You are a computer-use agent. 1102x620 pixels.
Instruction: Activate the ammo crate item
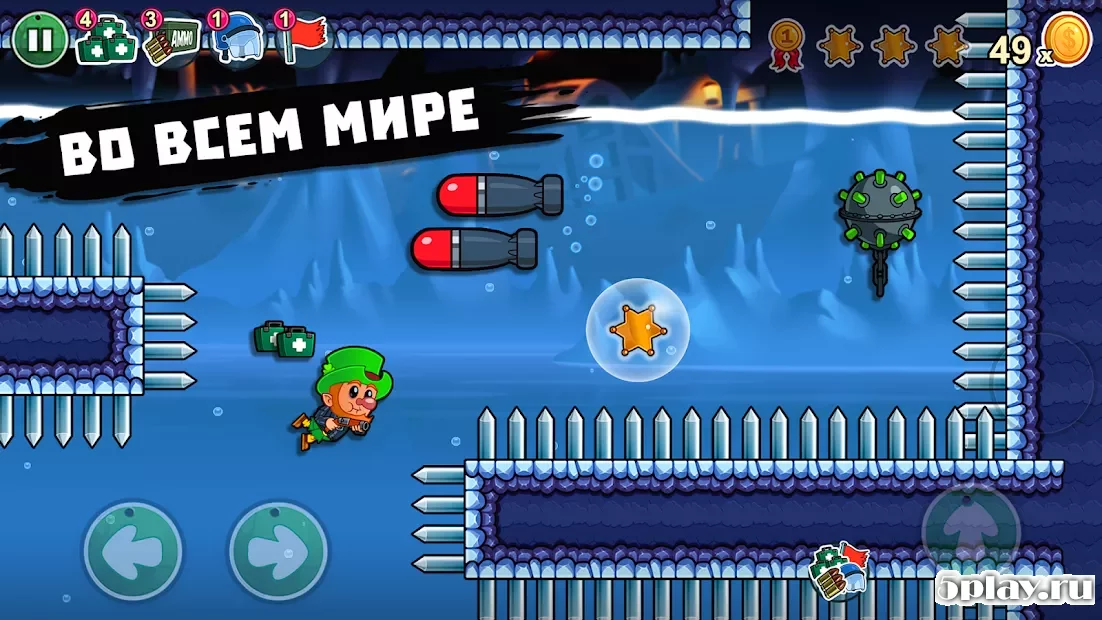pyautogui.click(x=169, y=41)
